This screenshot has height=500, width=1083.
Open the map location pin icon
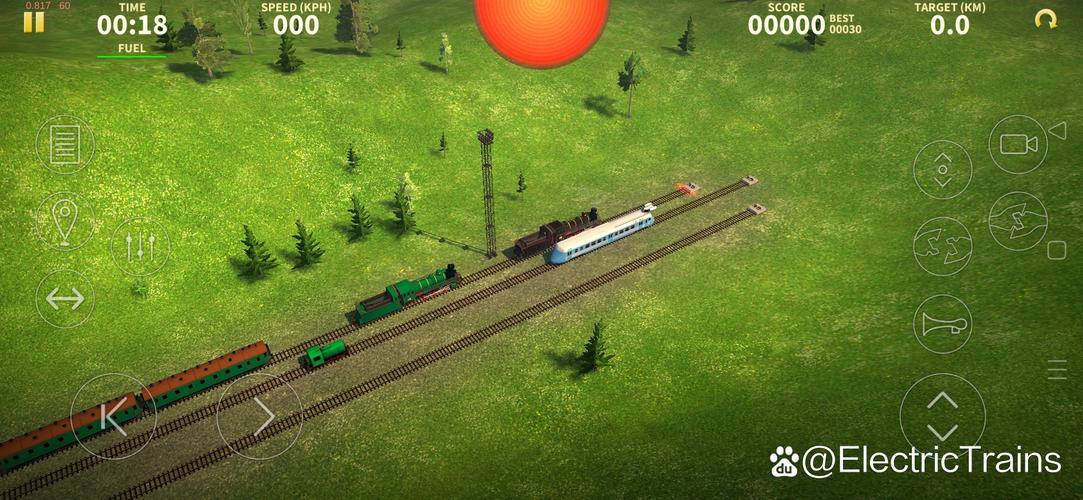coord(65,220)
